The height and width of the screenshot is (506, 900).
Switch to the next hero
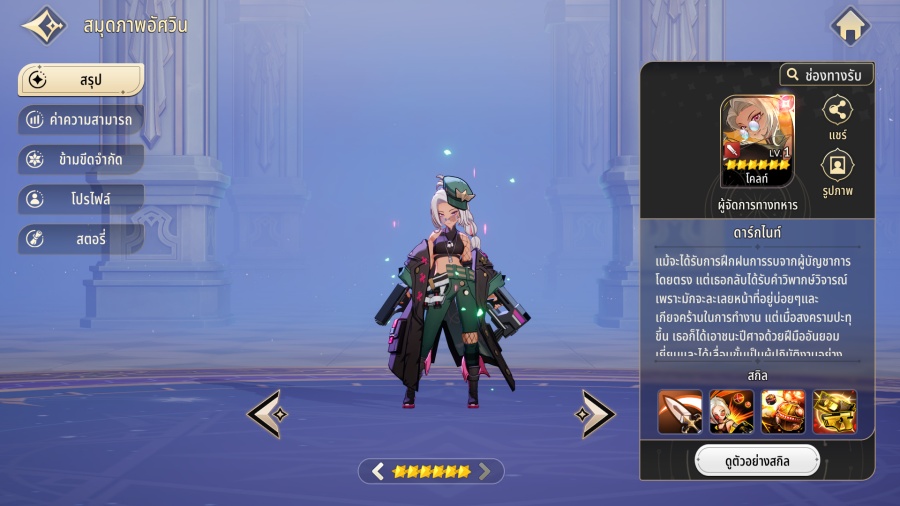(x=597, y=413)
